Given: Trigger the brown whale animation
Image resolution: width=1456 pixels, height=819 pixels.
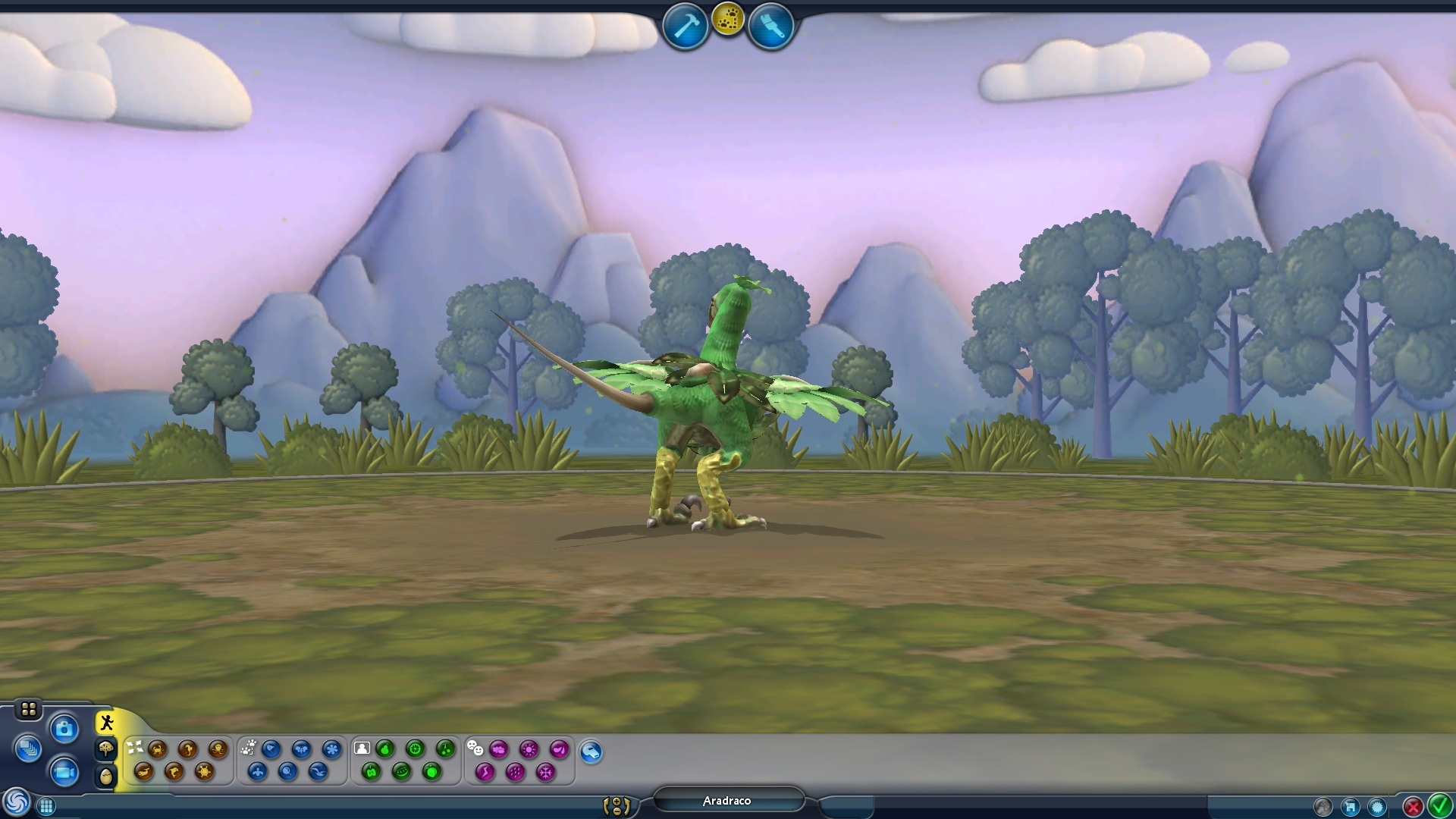Looking at the screenshot, I should (x=143, y=772).
